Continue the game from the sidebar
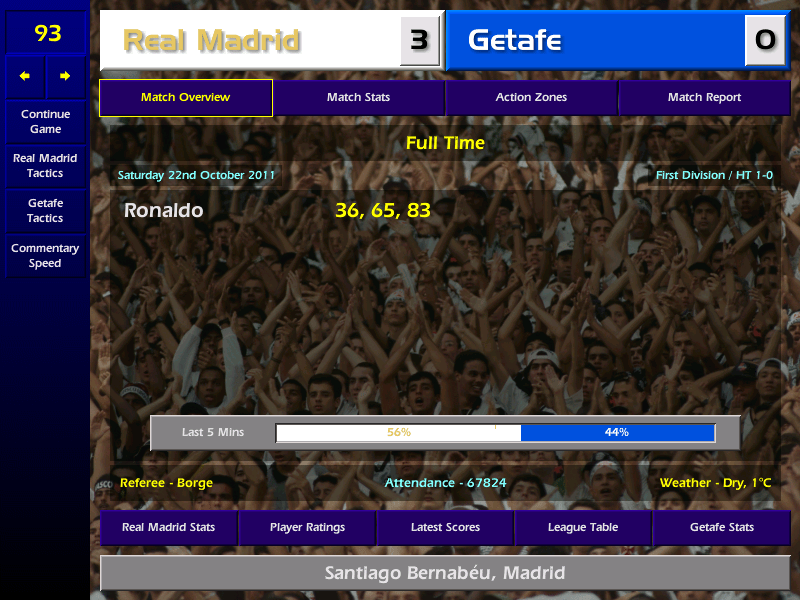 (45, 121)
